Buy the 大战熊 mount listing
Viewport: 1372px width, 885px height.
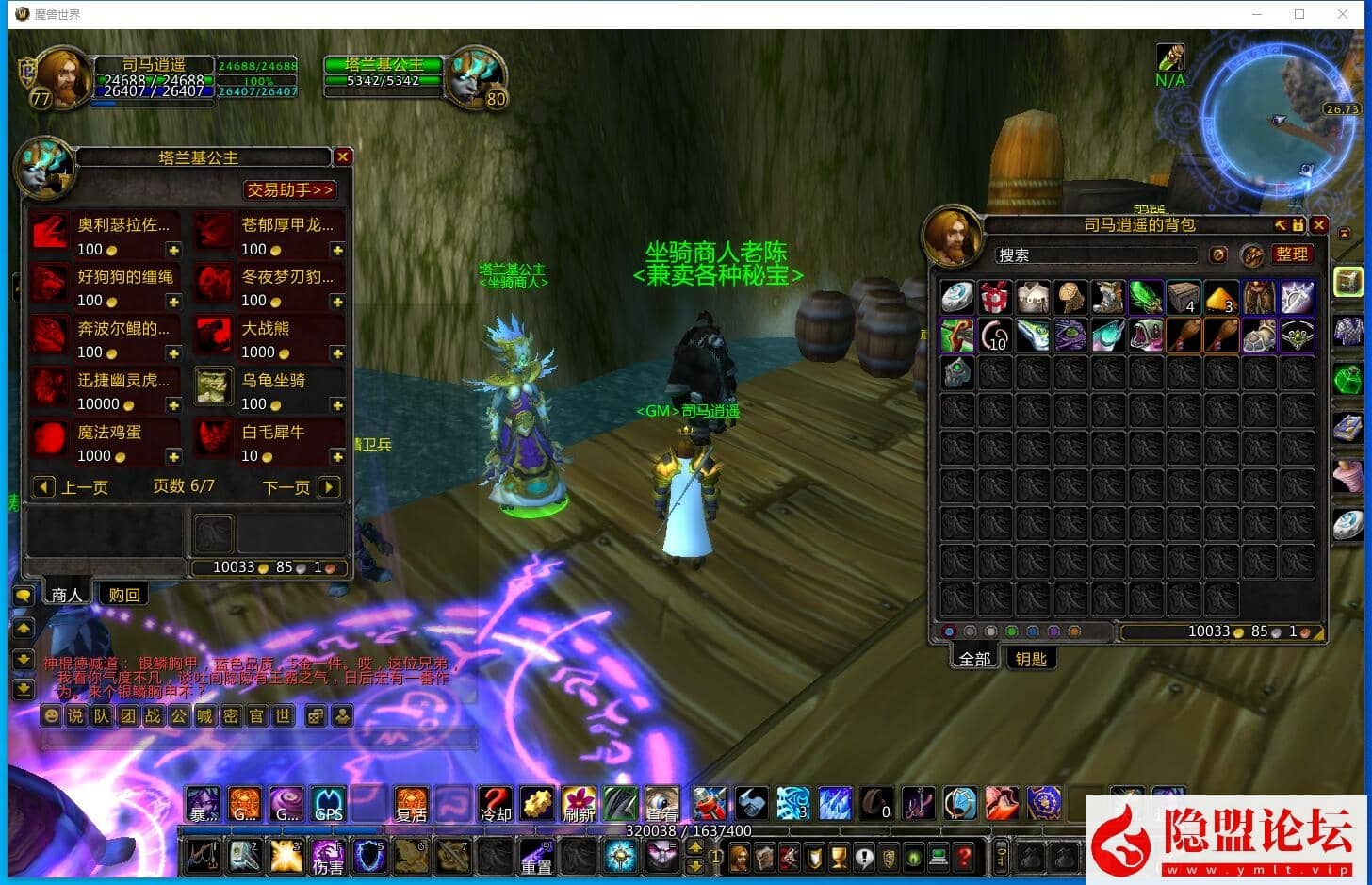215,336
